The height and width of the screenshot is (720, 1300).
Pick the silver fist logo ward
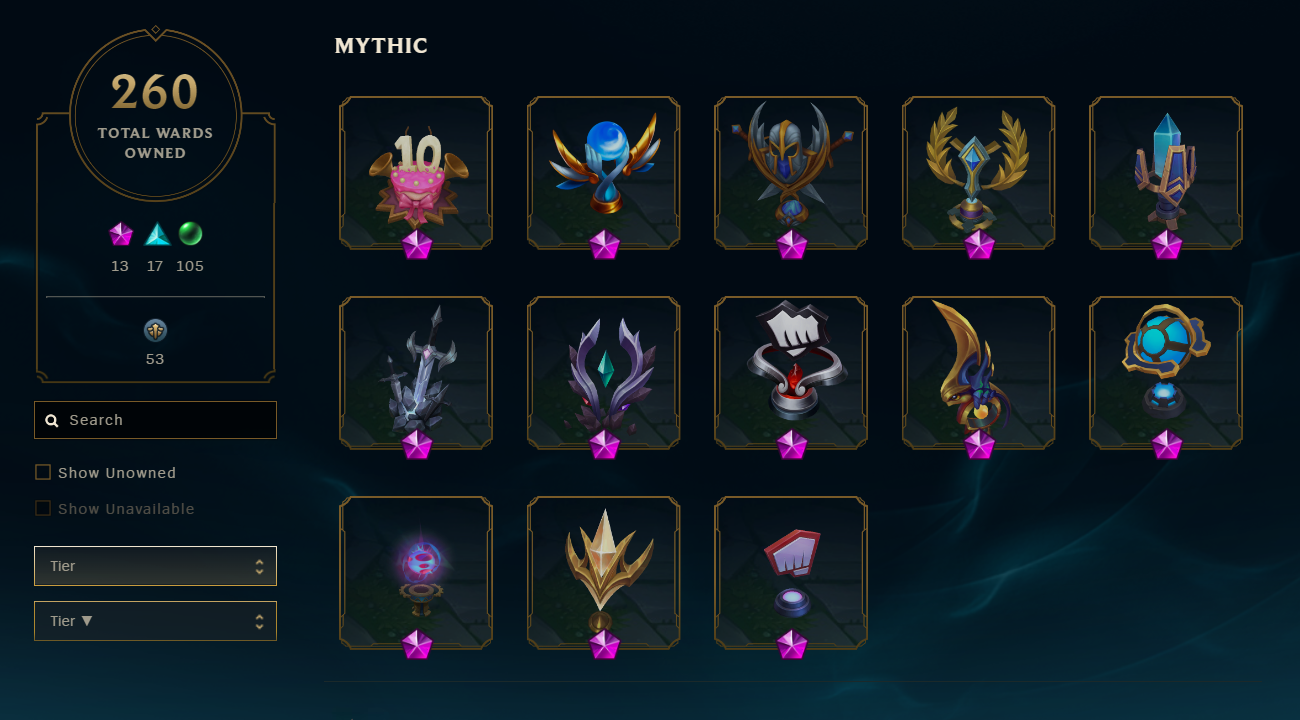tap(791, 372)
